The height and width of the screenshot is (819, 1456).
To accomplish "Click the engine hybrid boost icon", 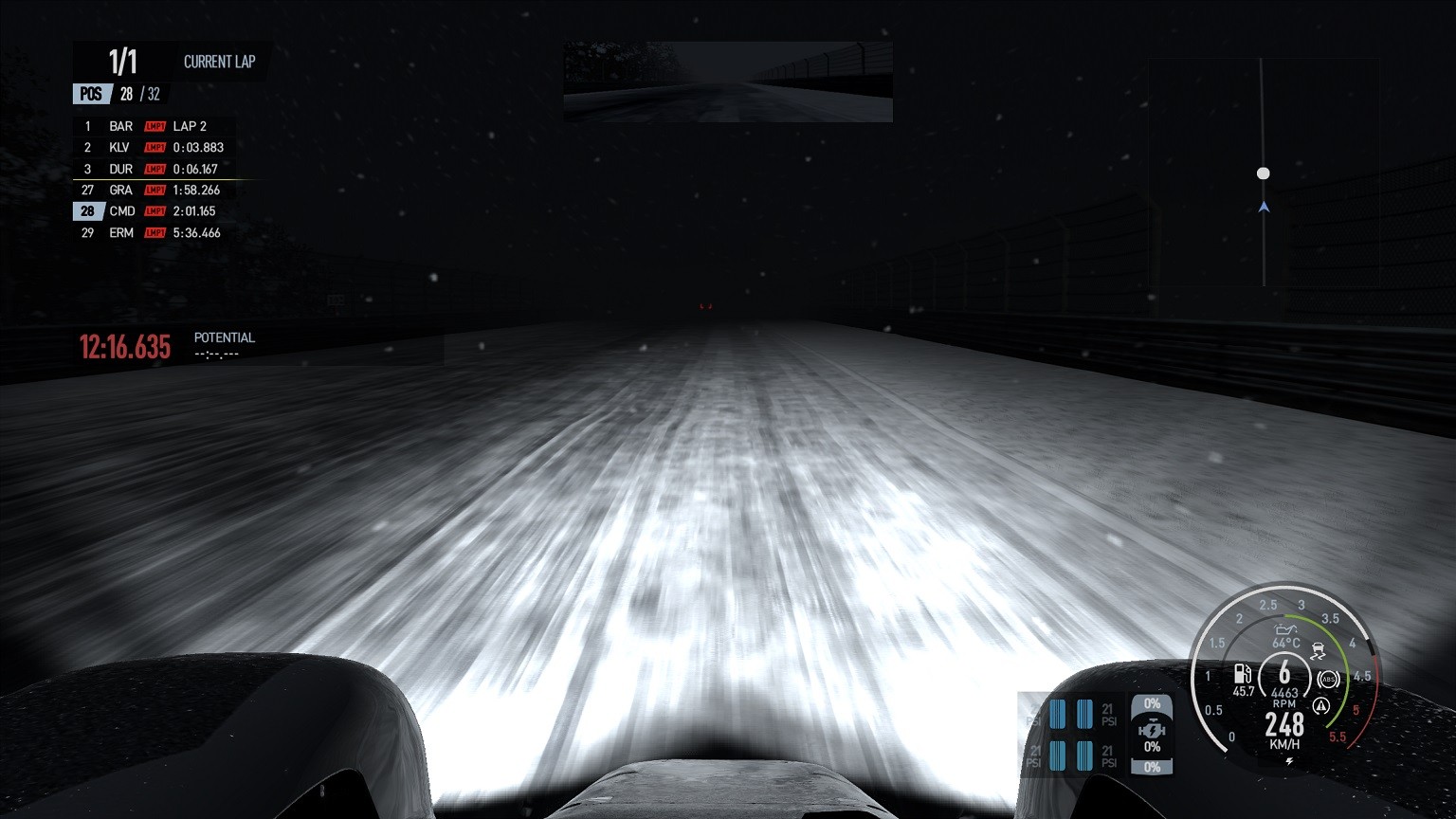I will pos(1152,728).
